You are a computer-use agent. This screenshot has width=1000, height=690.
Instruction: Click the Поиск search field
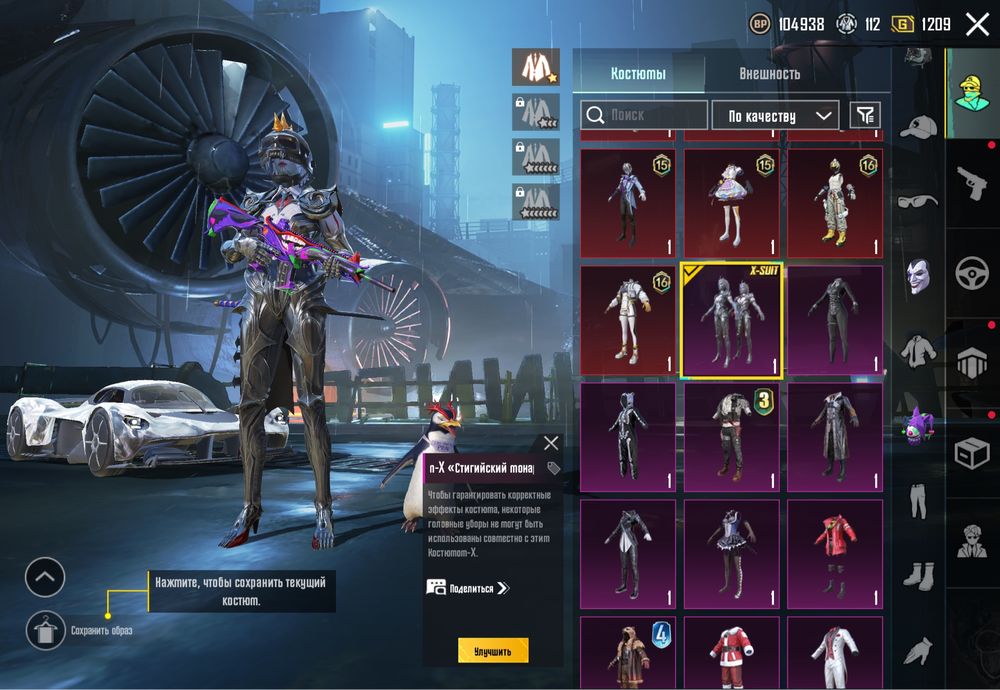(x=645, y=115)
